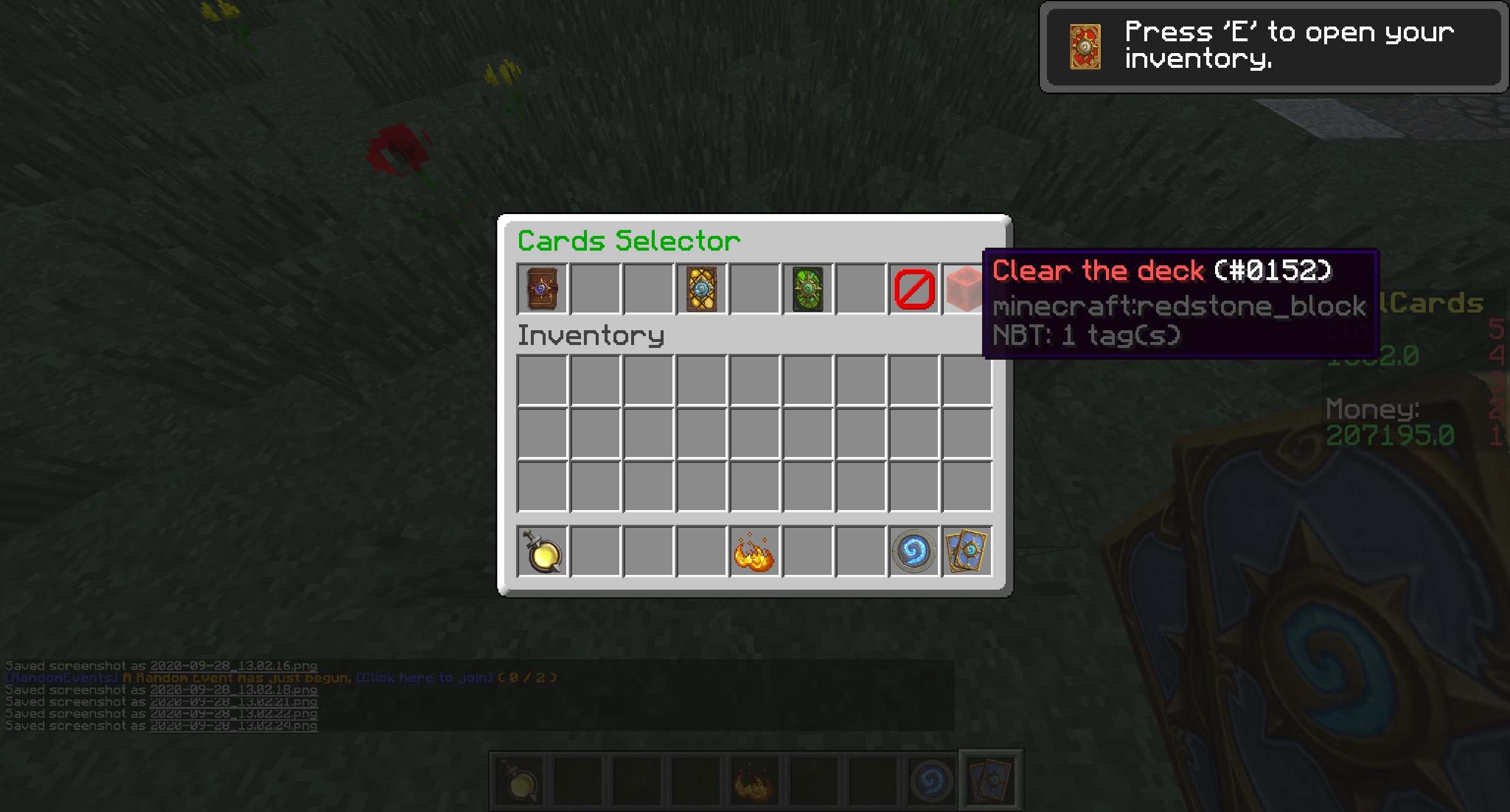Choose the golden card back
The image size is (1510, 812).
point(701,289)
